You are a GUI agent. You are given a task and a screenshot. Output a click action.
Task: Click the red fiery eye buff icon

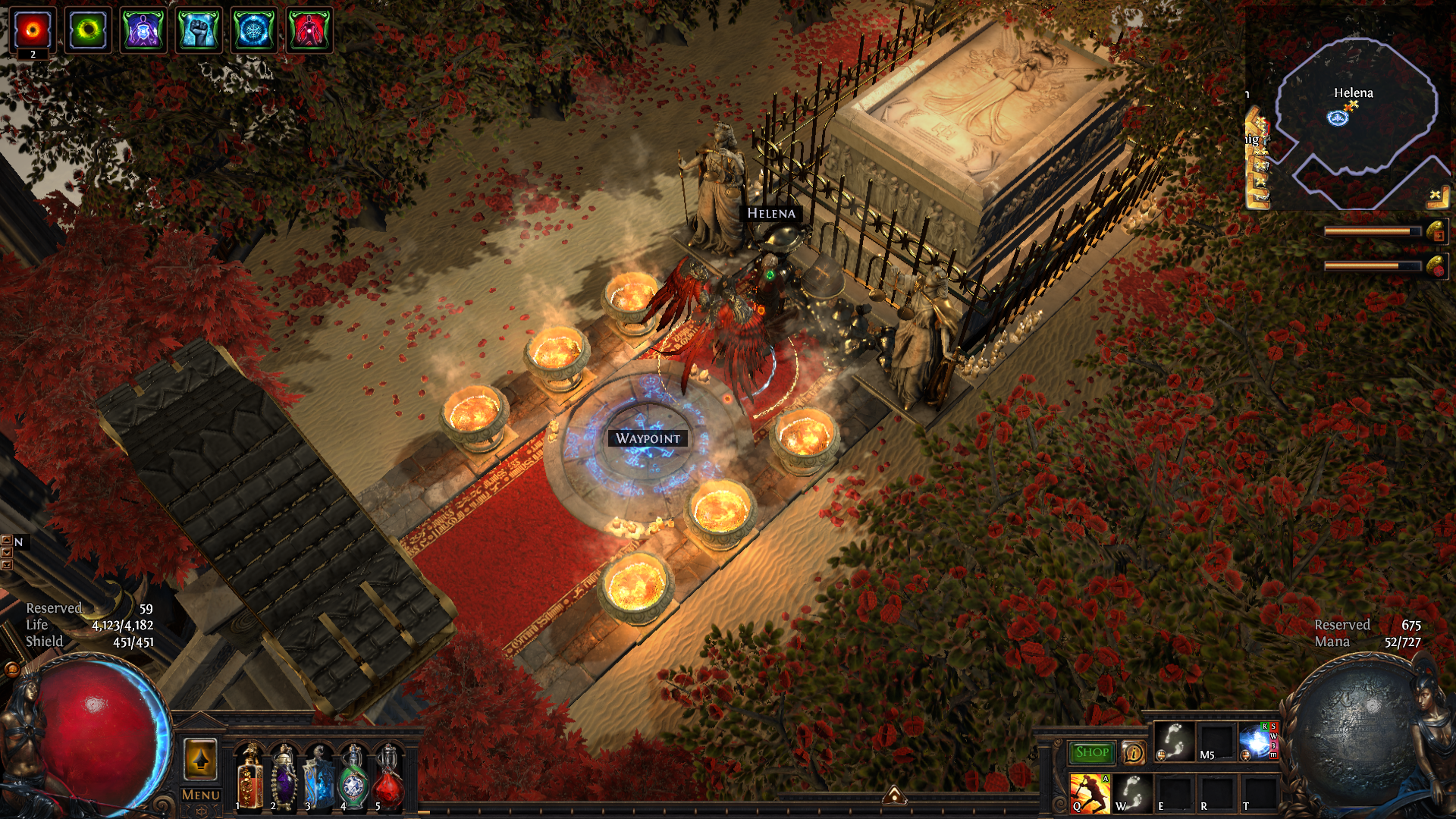(33, 30)
